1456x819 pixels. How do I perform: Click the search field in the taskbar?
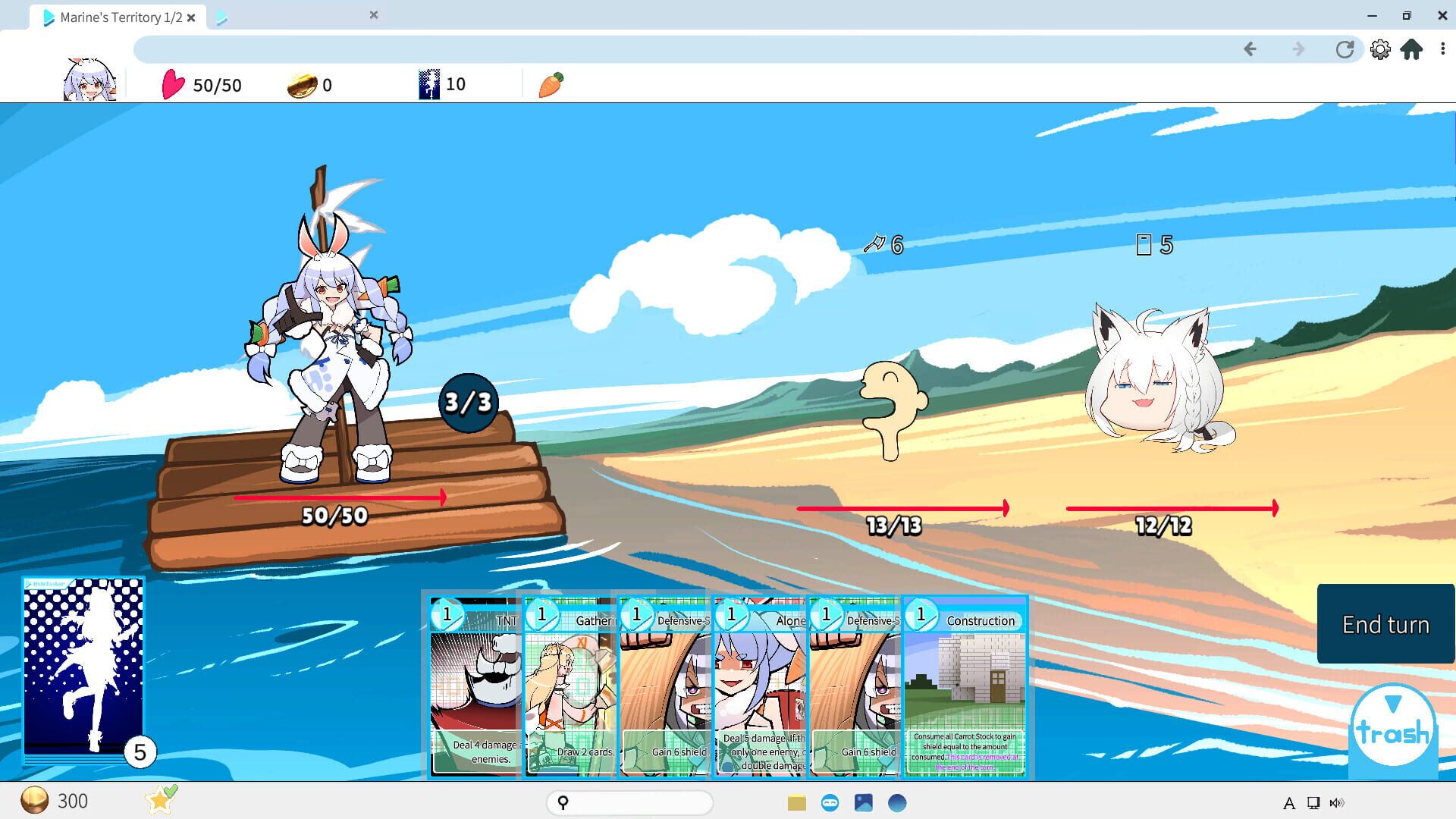tap(629, 802)
